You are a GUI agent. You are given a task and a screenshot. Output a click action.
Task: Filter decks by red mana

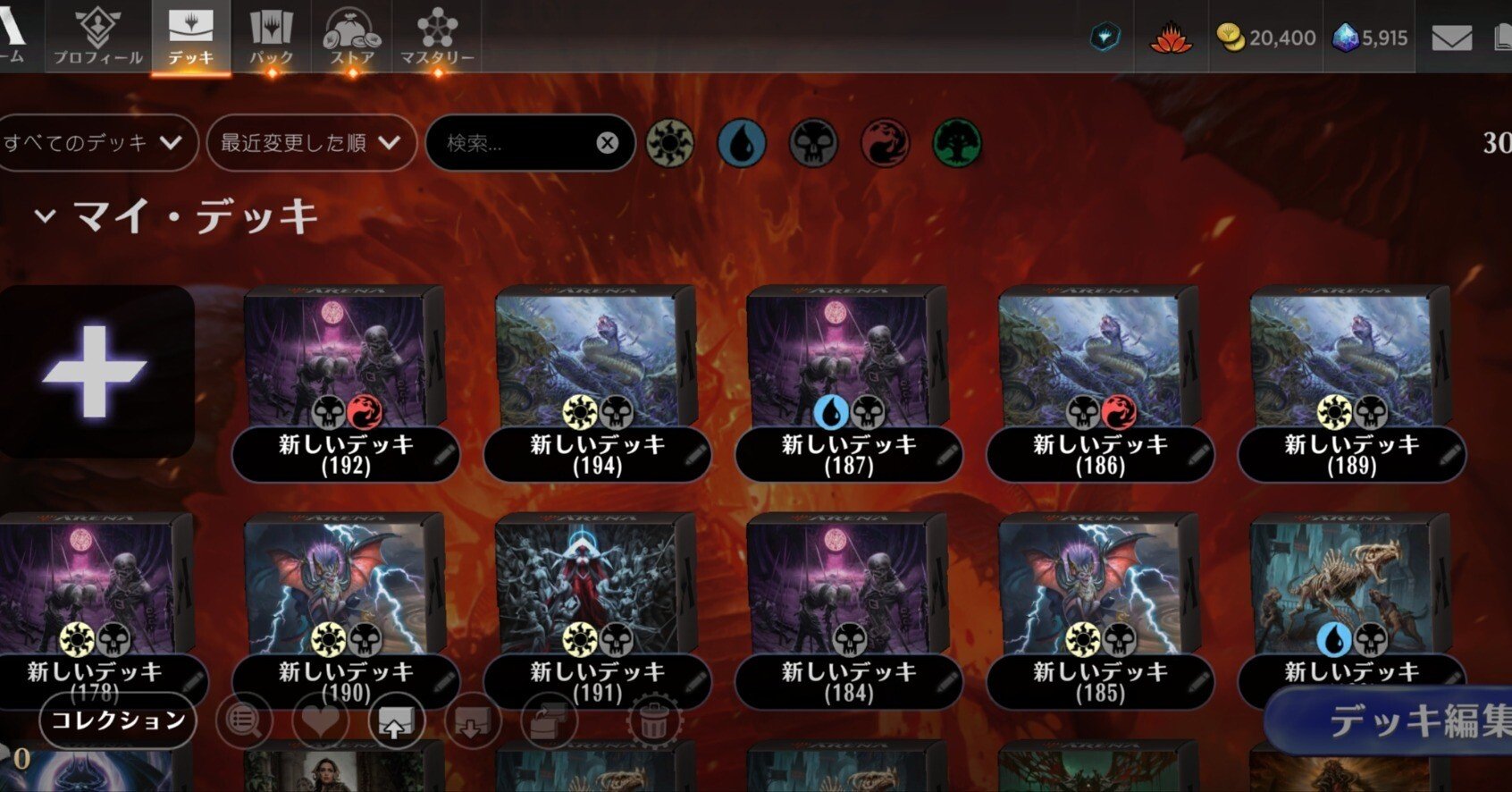[x=885, y=143]
